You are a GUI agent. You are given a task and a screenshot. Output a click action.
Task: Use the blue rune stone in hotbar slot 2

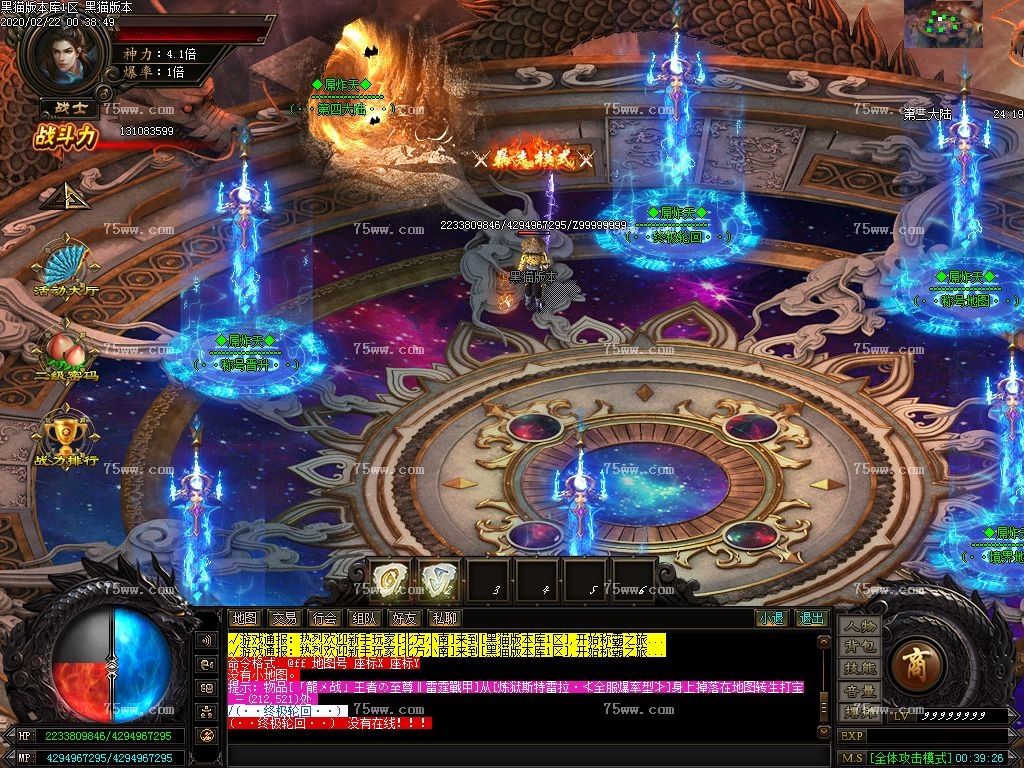[439, 579]
